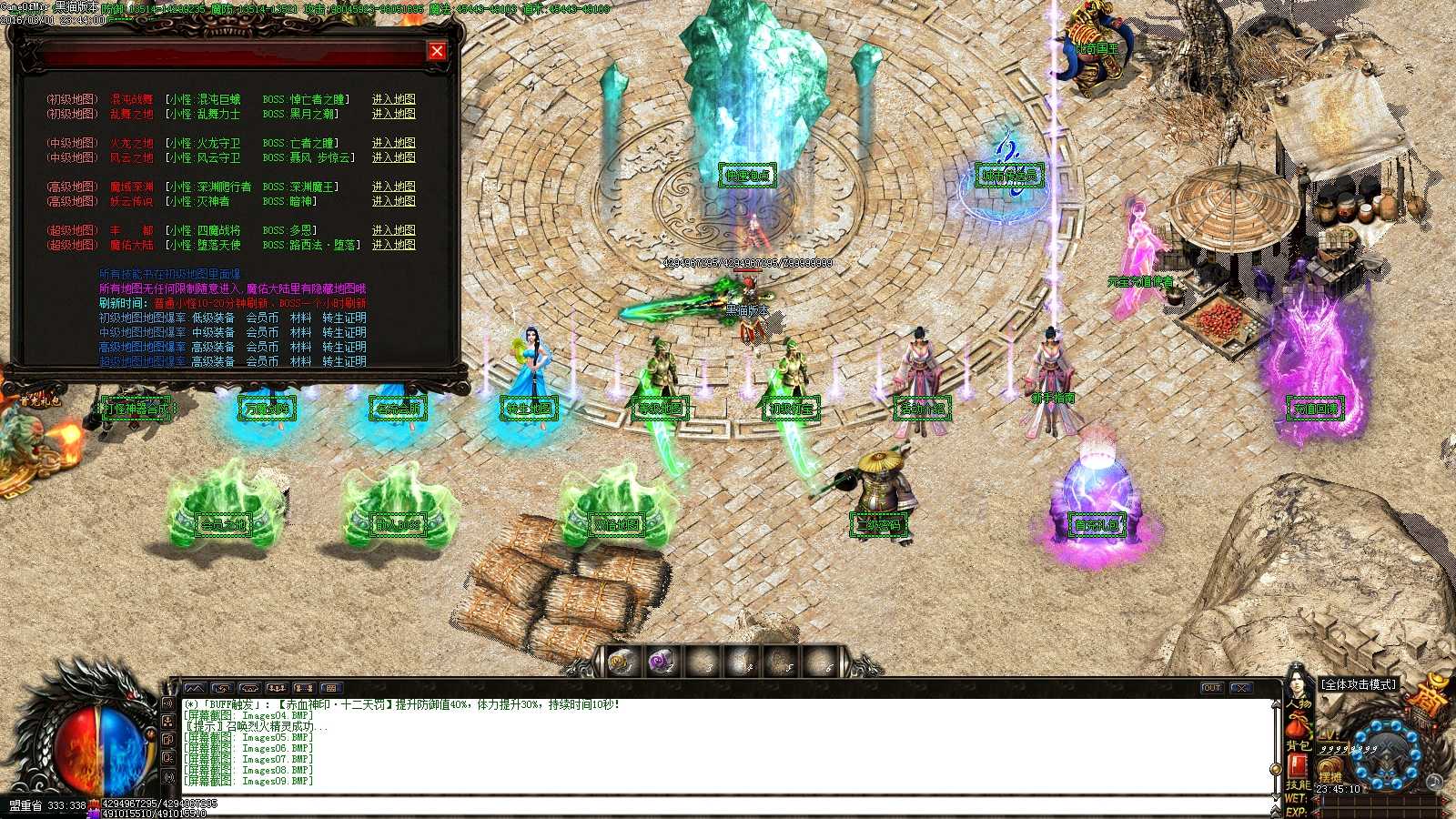Click 进入地图 link for 丰都 map
The height and width of the screenshot is (819, 1456).
pos(395,230)
